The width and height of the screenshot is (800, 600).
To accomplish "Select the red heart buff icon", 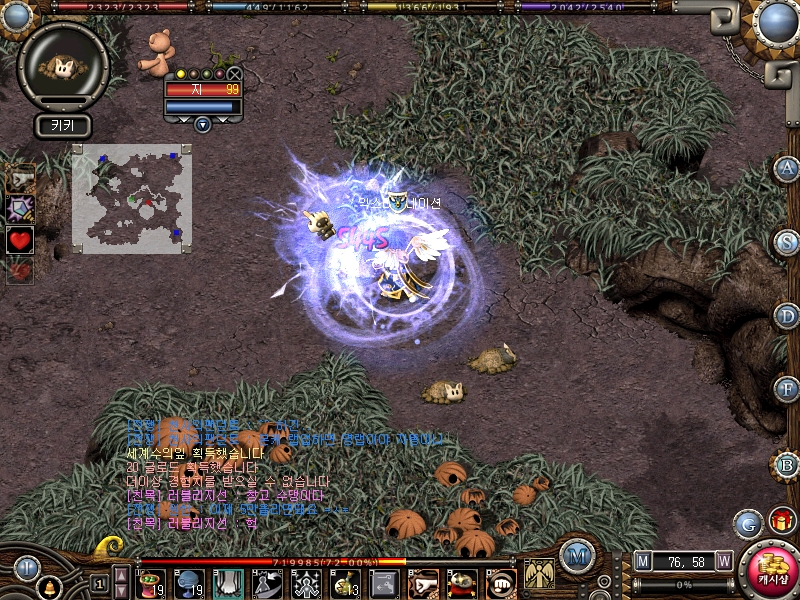I will click(20, 239).
